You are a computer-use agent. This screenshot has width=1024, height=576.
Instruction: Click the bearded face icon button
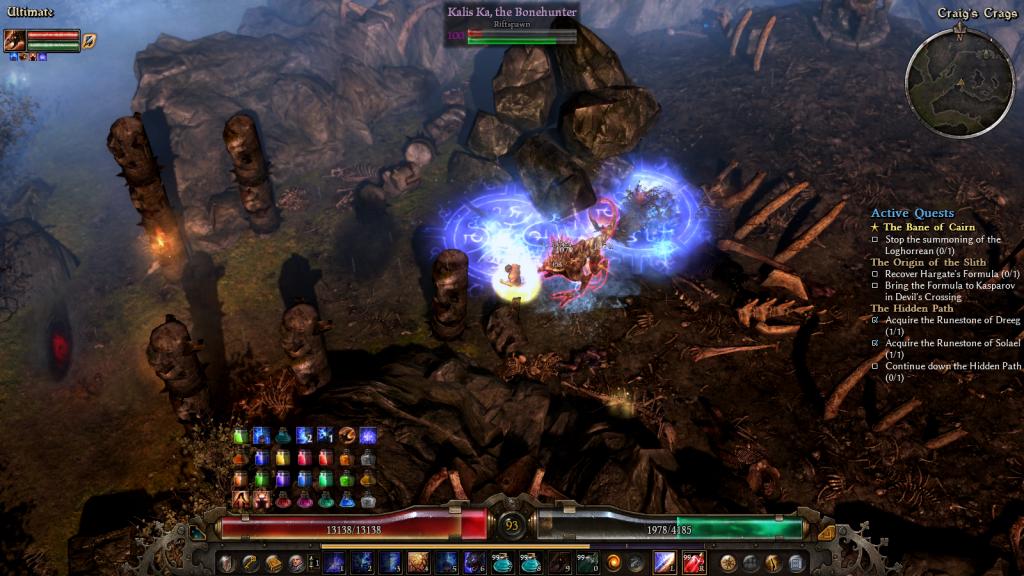pyautogui.click(x=296, y=563)
